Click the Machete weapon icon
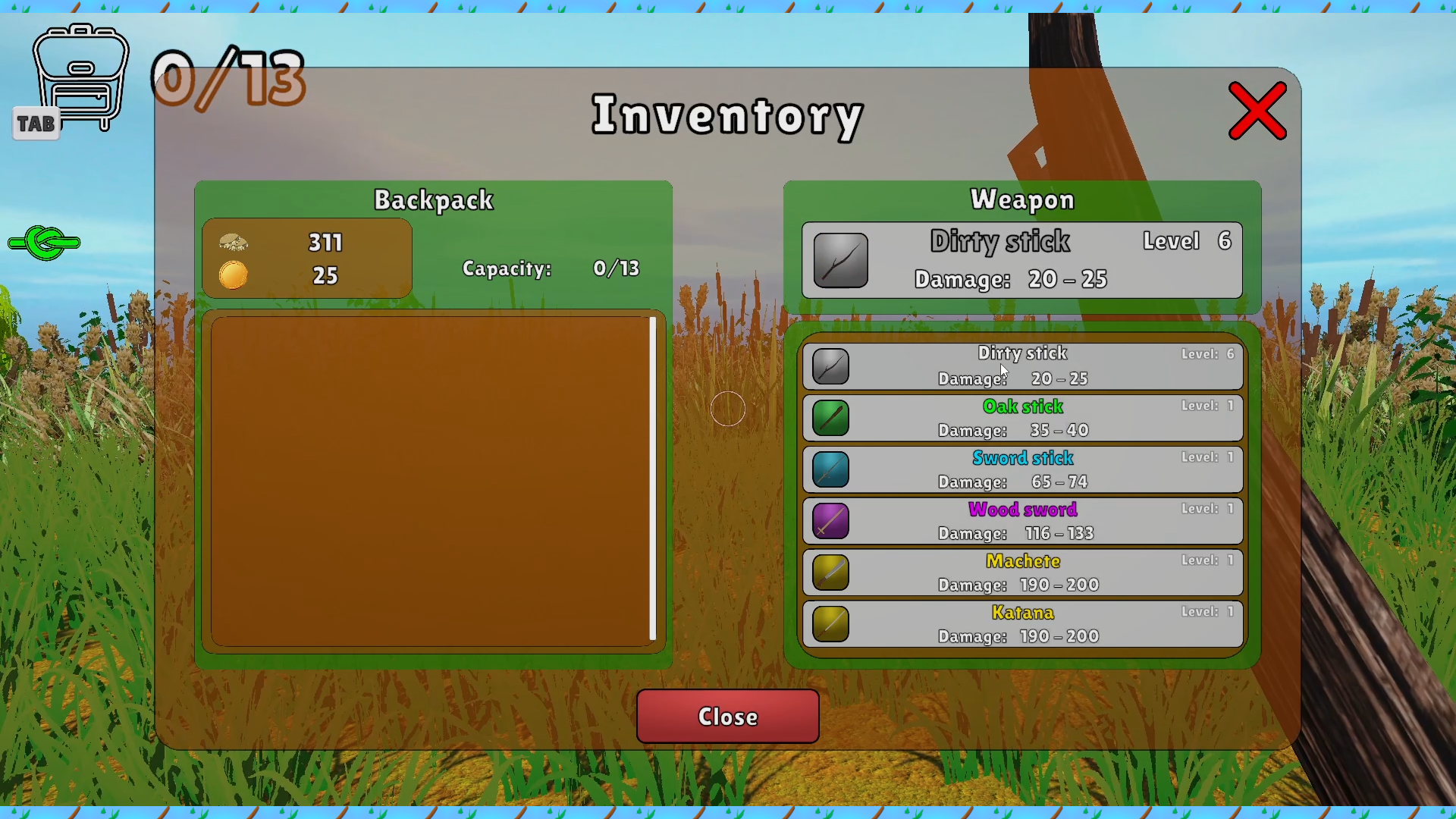Viewport: 1456px width, 819px height. click(830, 573)
